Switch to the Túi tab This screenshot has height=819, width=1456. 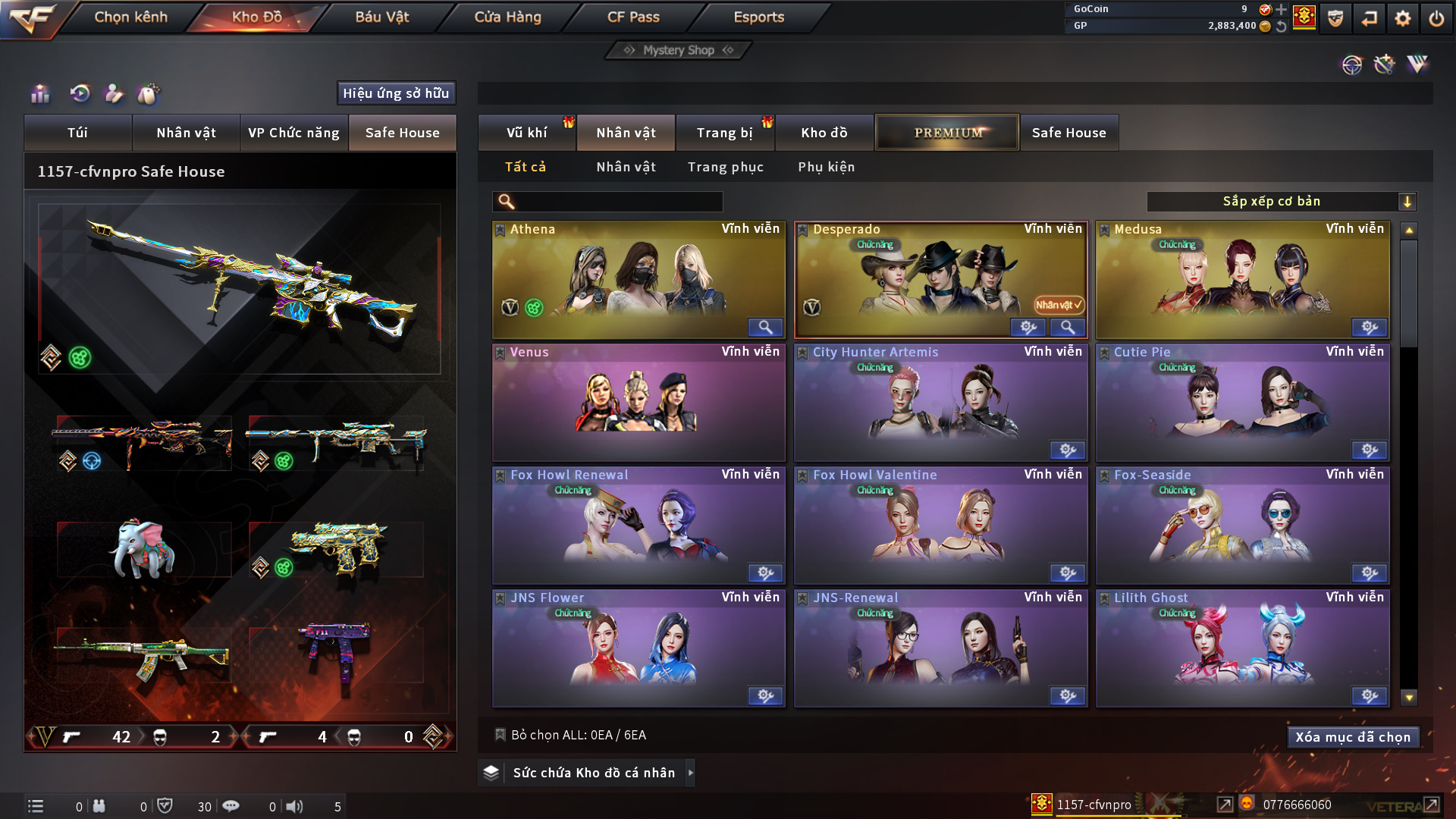point(77,133)
